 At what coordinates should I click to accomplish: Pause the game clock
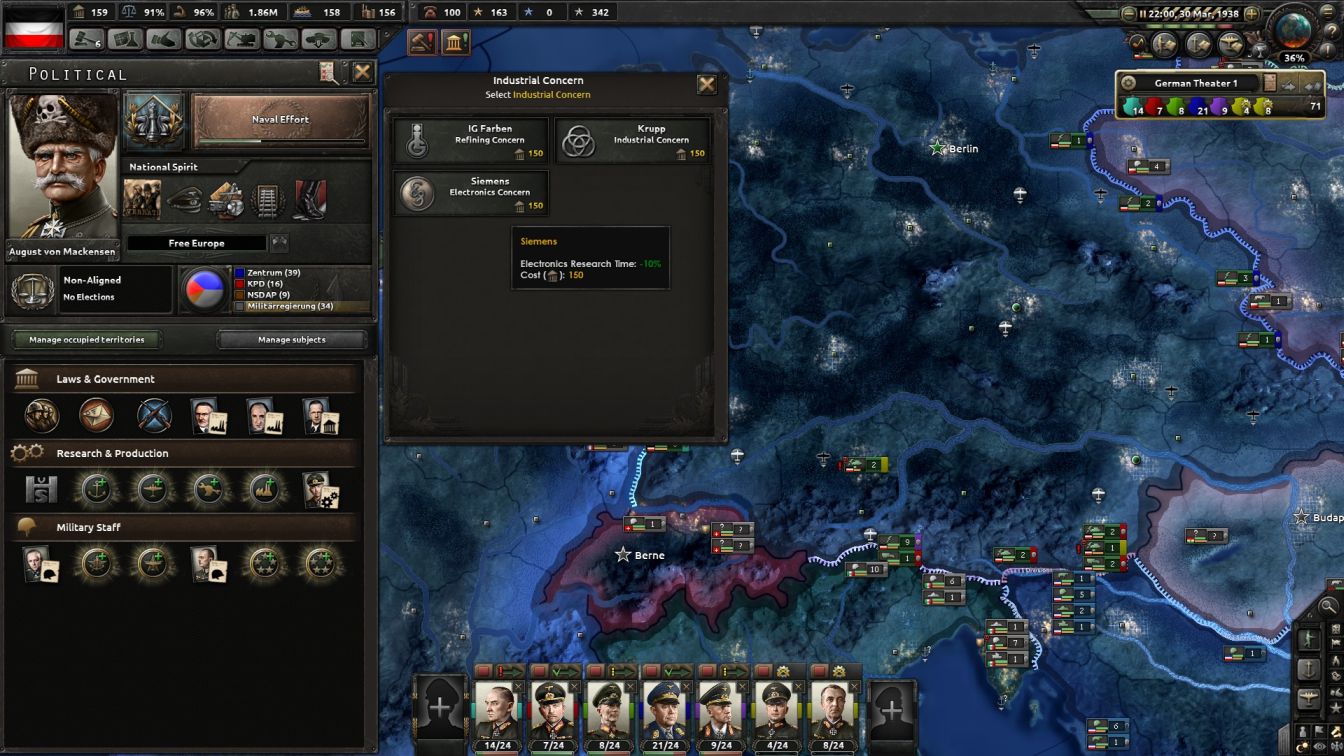[x=1143, y=13]
